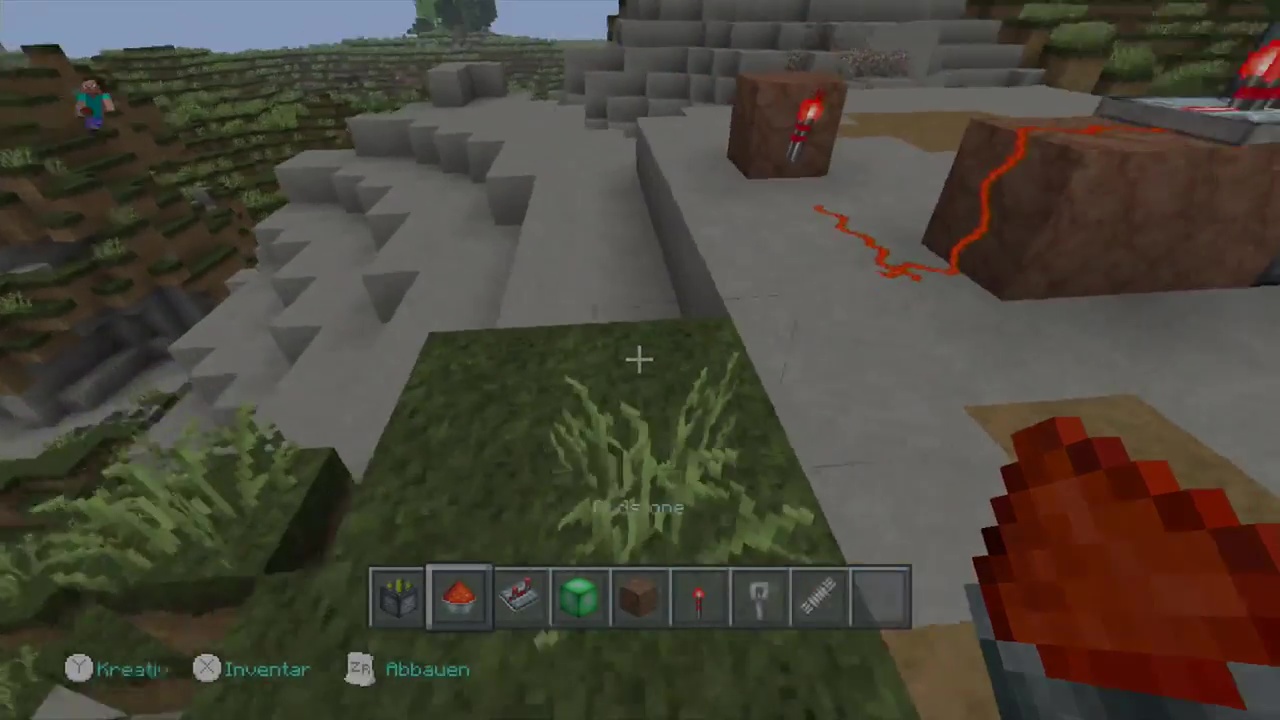Click the empty last hotbar slot

880,598
